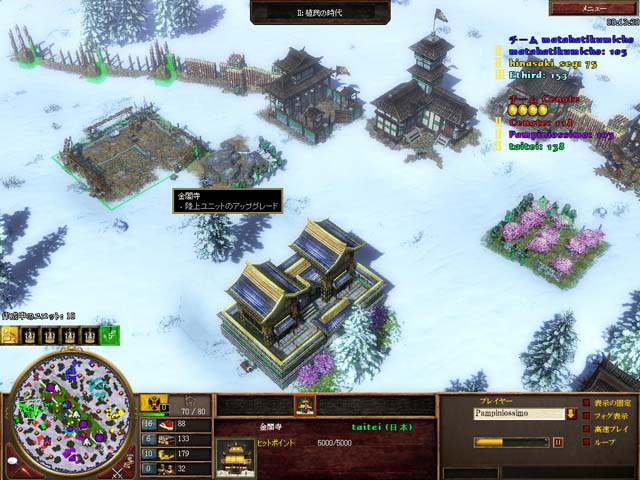Screen dimensions: 640x480
Task: Click the home city flag icon
Action: (x=156, y=404)
